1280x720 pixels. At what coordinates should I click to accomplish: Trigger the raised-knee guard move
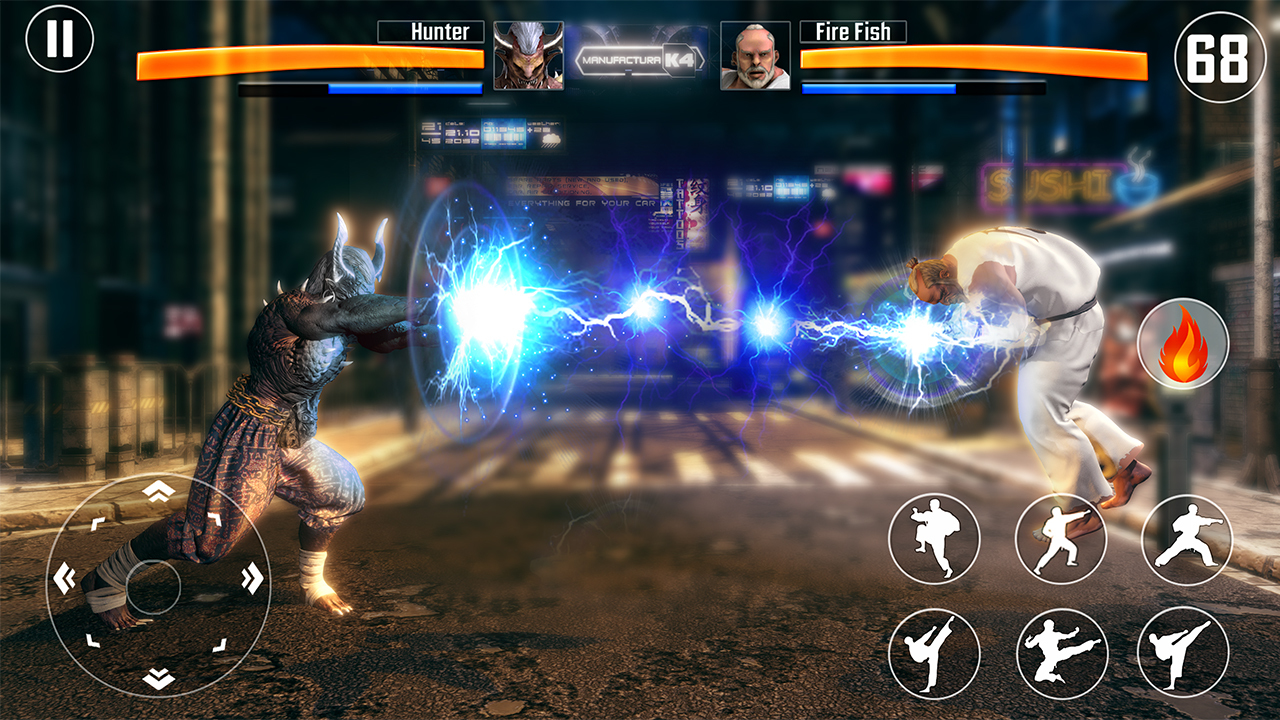[x=934, y=538]
